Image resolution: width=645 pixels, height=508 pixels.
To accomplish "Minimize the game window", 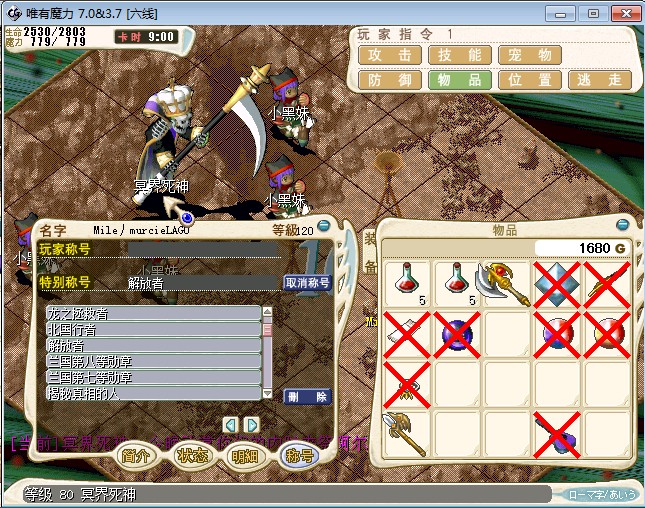I will tap(563, 13).
